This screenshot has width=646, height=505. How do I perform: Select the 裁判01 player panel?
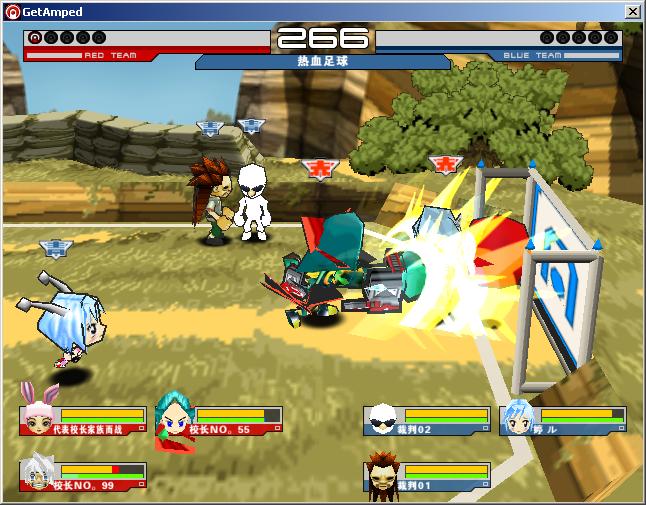pos(427,476)
